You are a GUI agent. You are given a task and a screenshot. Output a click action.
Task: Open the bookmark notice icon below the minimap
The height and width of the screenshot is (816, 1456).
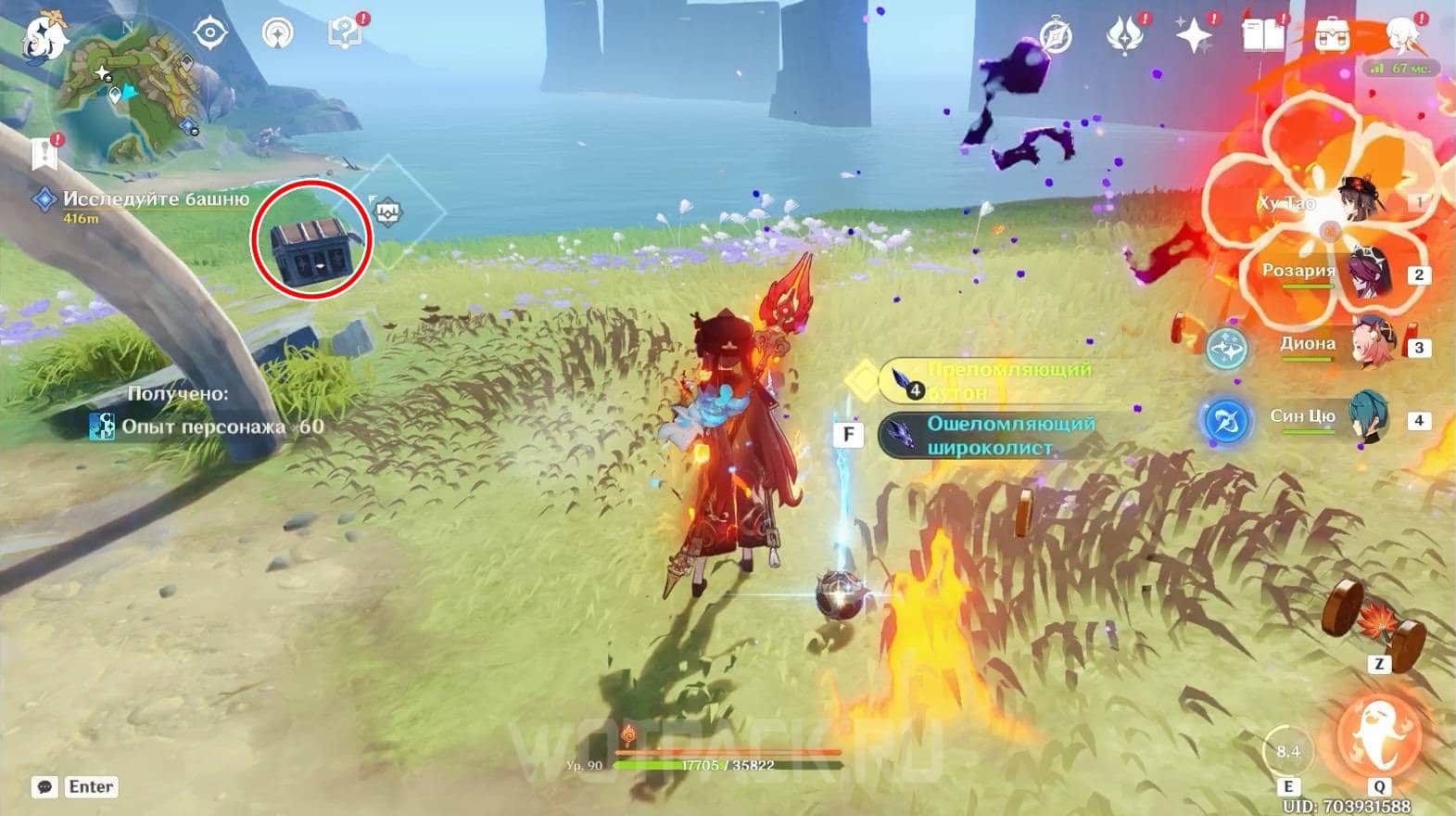click(44, 152)
